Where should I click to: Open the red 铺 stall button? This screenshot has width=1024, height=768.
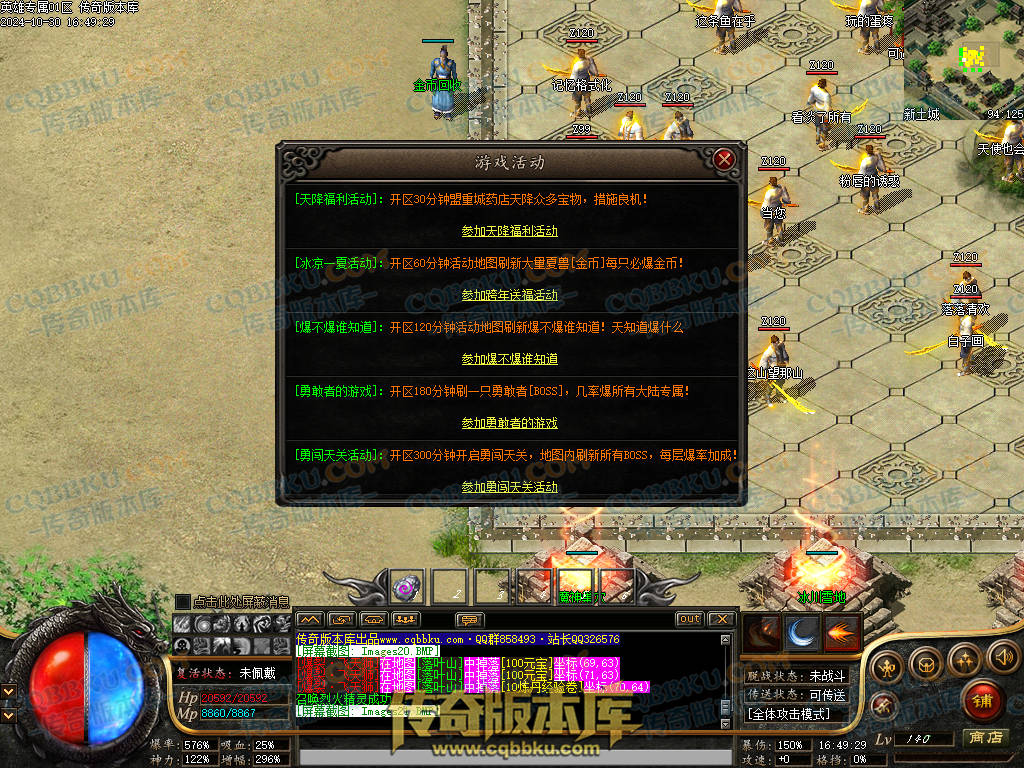(981, 700)
